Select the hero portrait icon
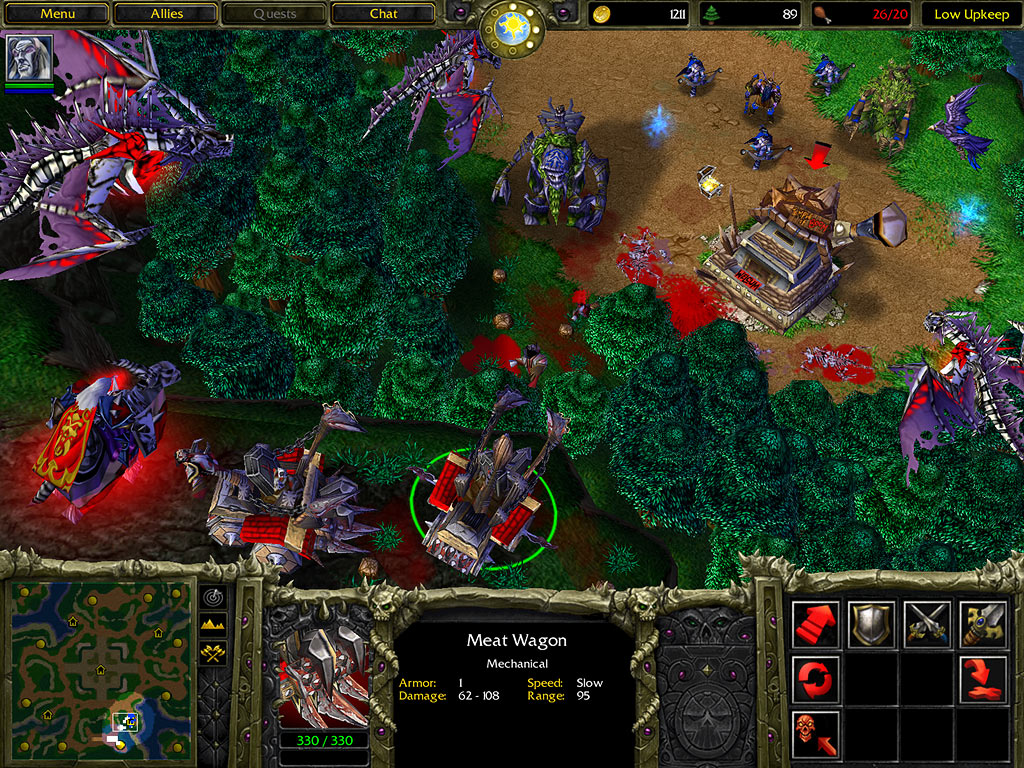 click(x=31, y=58)
